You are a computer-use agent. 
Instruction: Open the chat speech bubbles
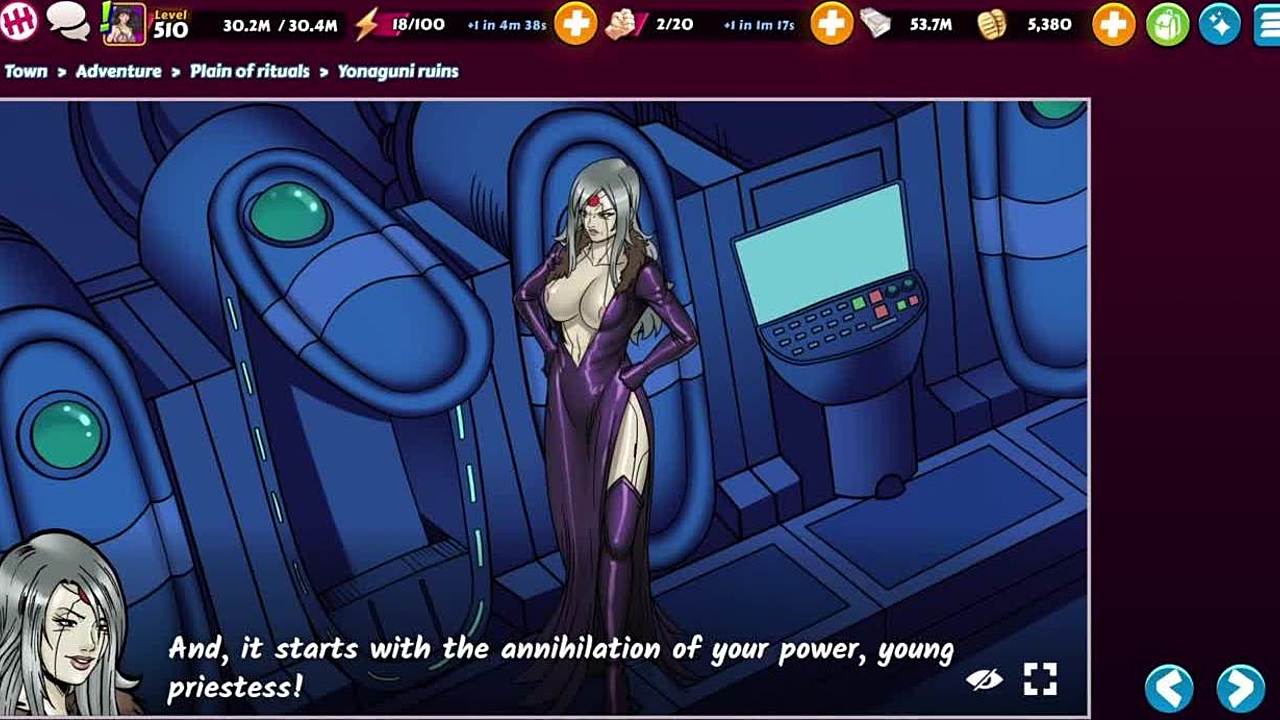pyautogui.click(x=68, y=21)
